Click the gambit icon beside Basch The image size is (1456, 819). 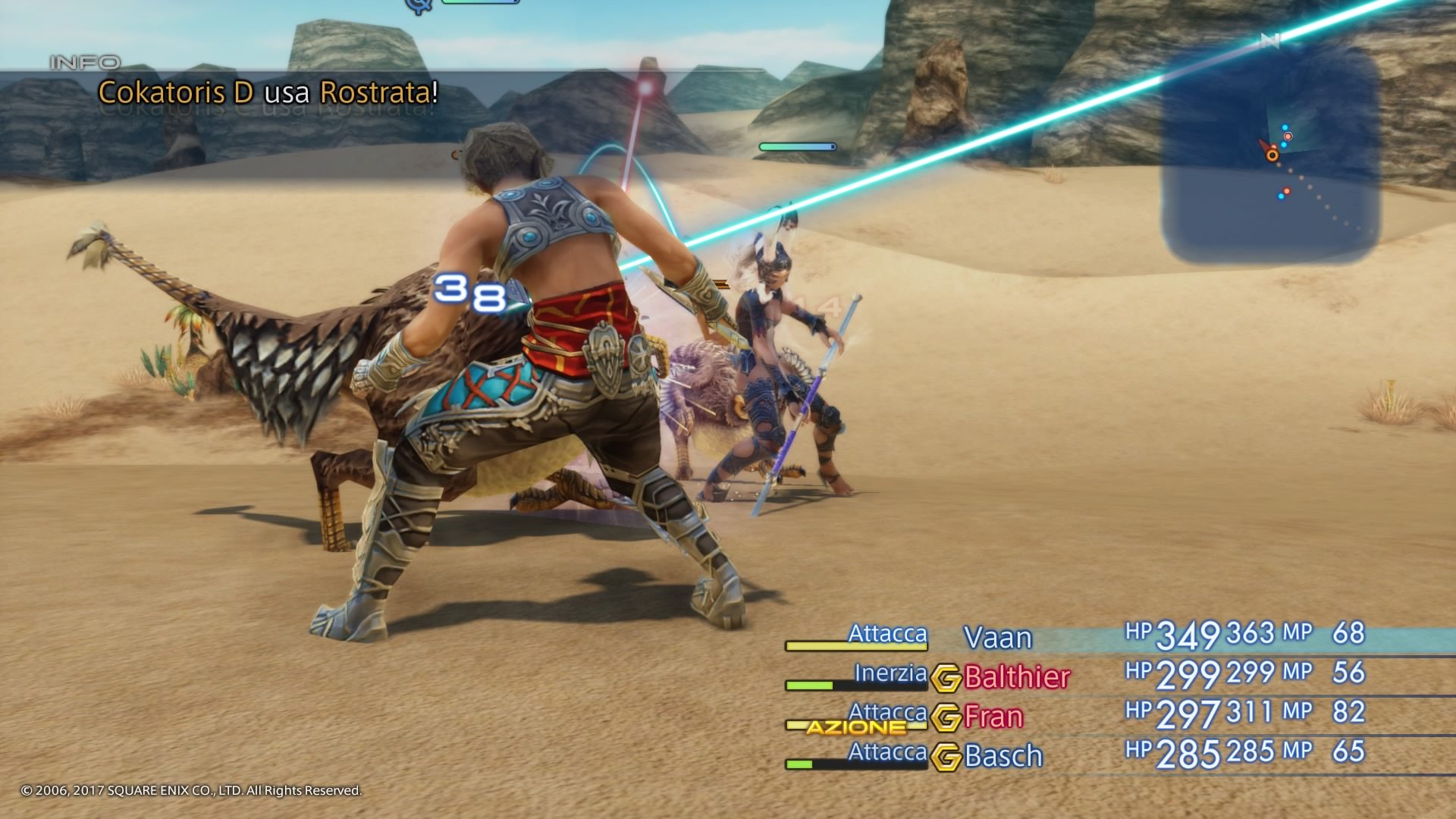(946, 757)
